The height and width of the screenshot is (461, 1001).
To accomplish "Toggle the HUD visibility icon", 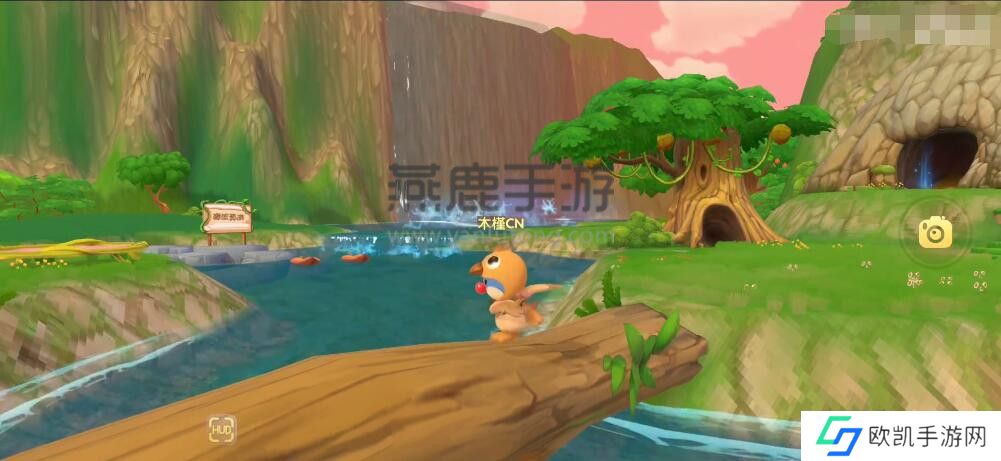I will [222, 430].
